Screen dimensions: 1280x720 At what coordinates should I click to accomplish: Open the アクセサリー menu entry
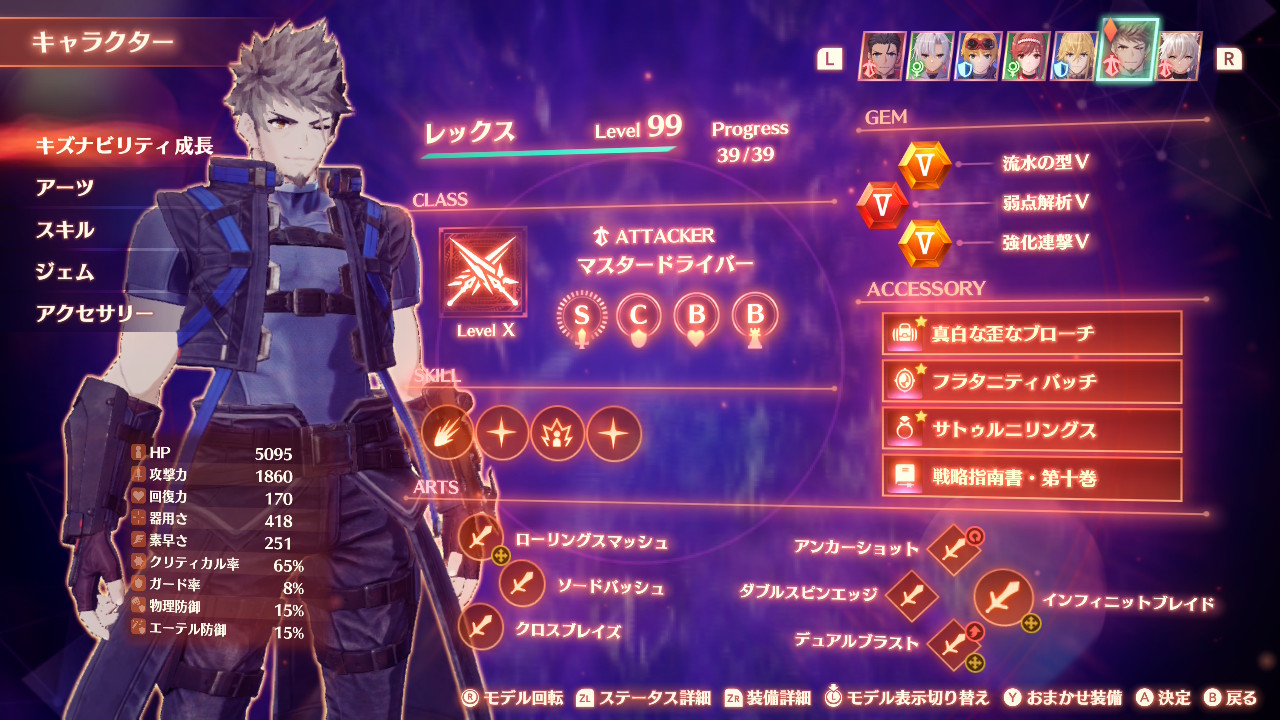tap(95, 314)
